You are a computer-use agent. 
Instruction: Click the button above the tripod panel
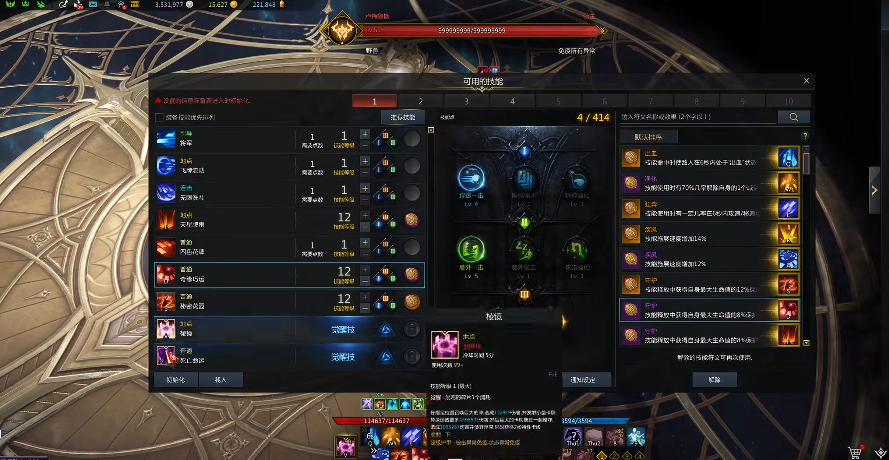coord(402,117)
